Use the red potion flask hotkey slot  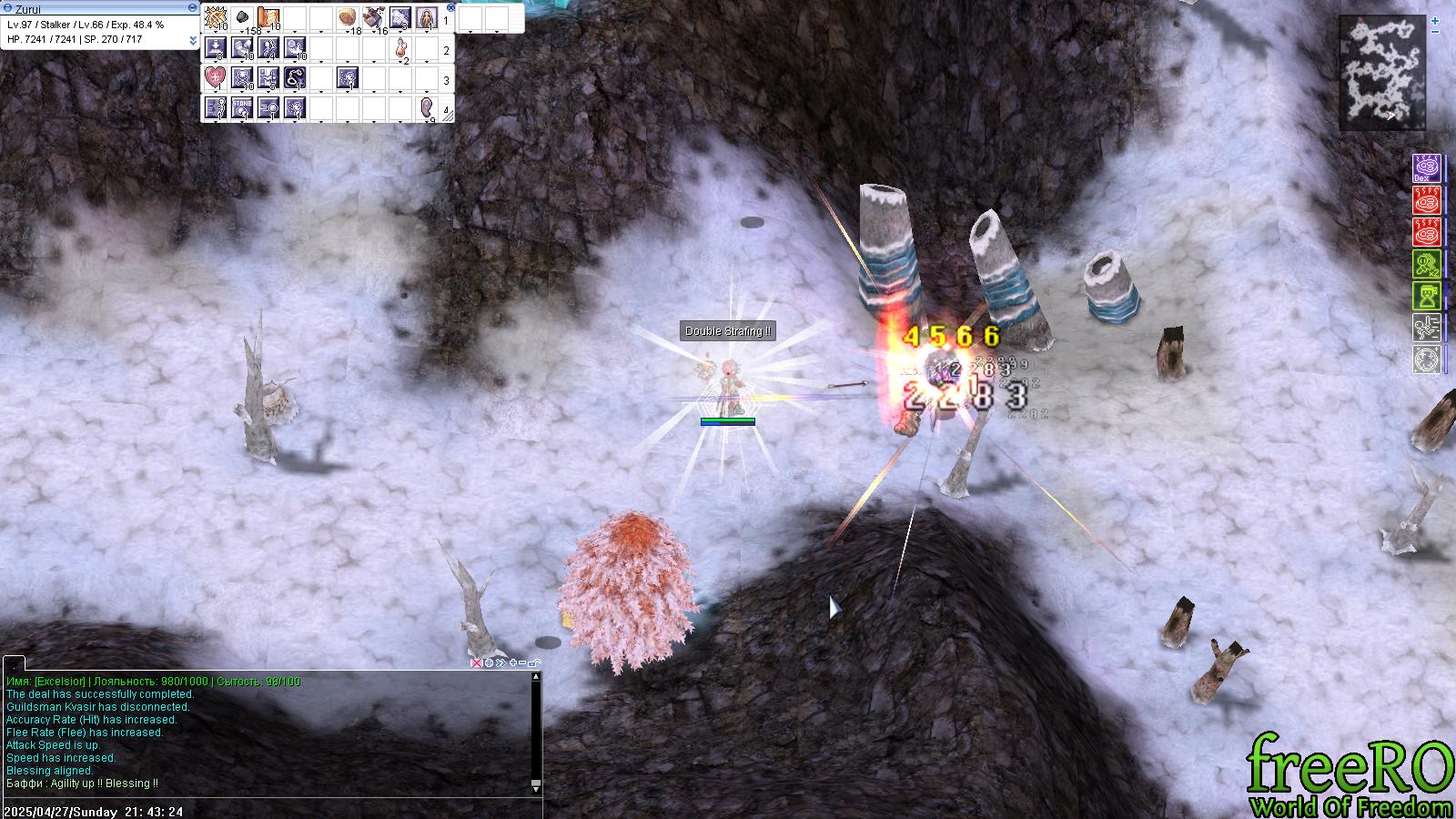point(400,49)
